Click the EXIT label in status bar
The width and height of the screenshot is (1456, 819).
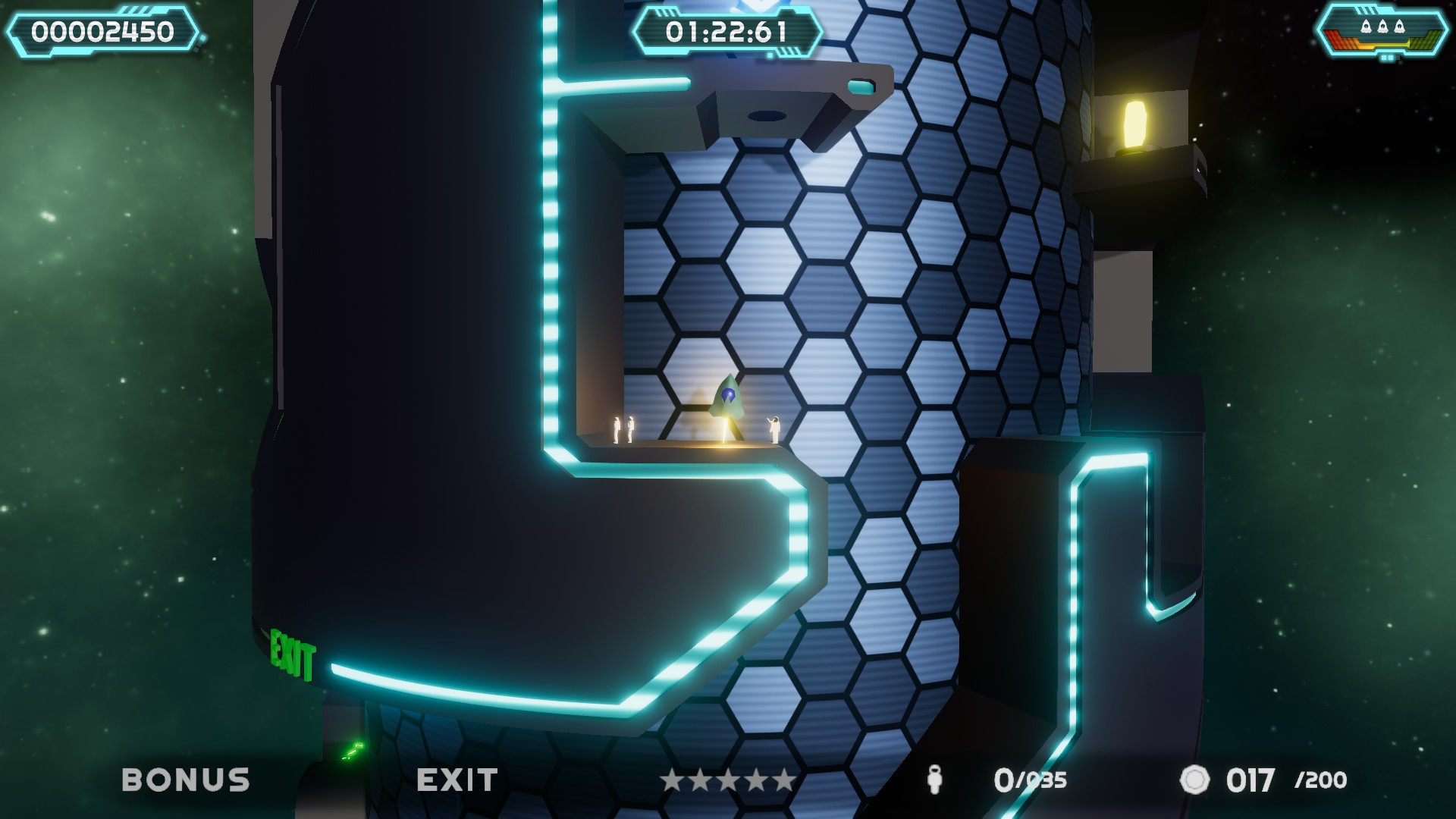tap(458, 780)
